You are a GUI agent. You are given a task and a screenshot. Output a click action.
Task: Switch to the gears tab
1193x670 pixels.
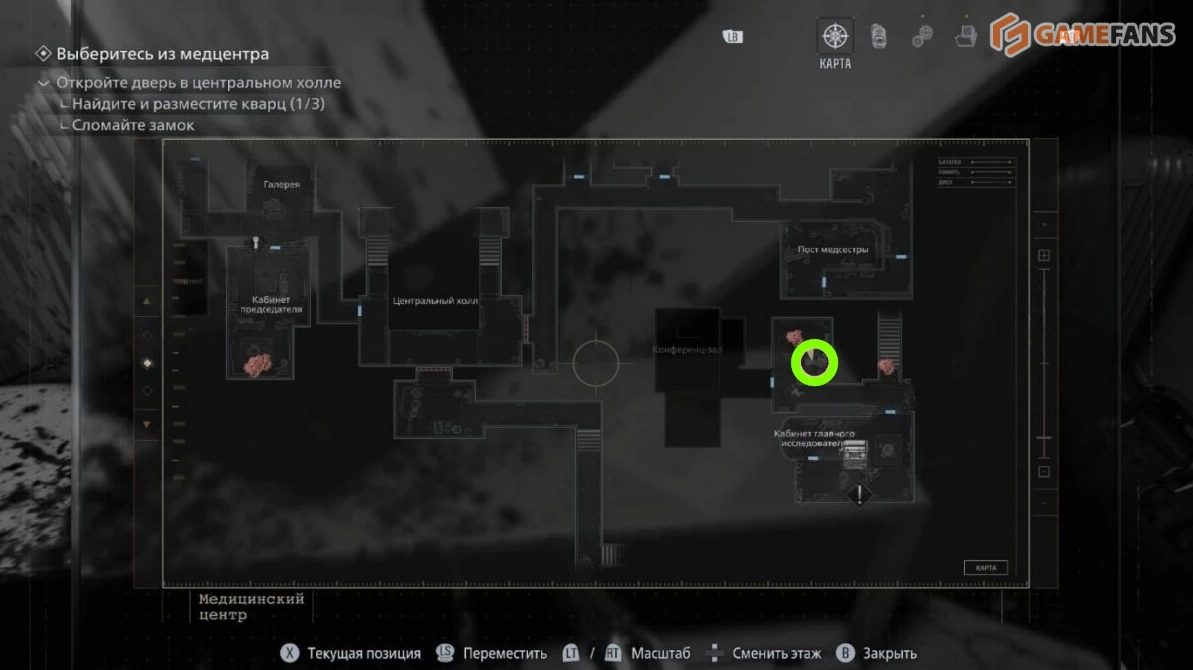922,36
